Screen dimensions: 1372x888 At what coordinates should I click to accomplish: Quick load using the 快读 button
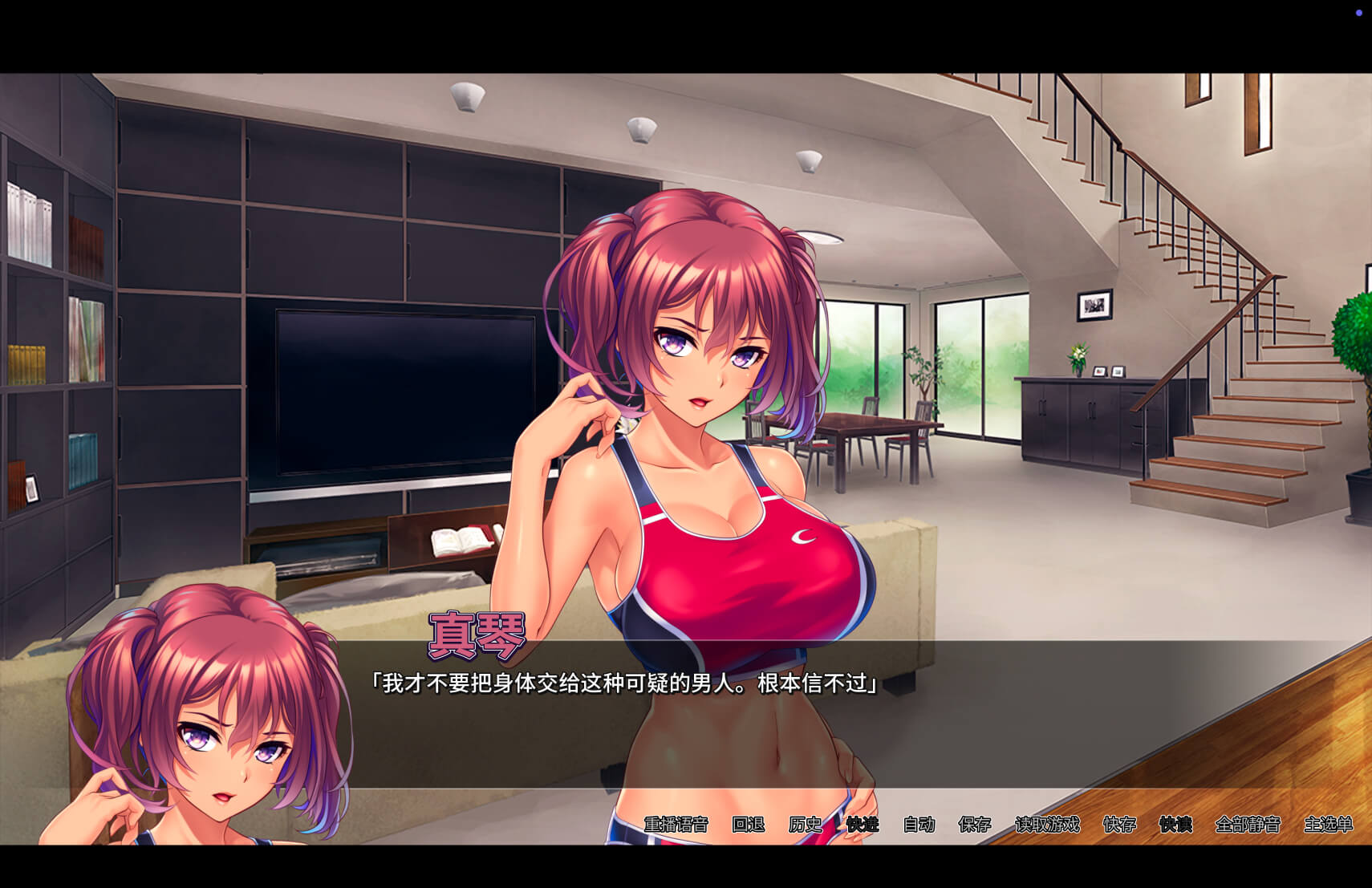point(1175,824)
